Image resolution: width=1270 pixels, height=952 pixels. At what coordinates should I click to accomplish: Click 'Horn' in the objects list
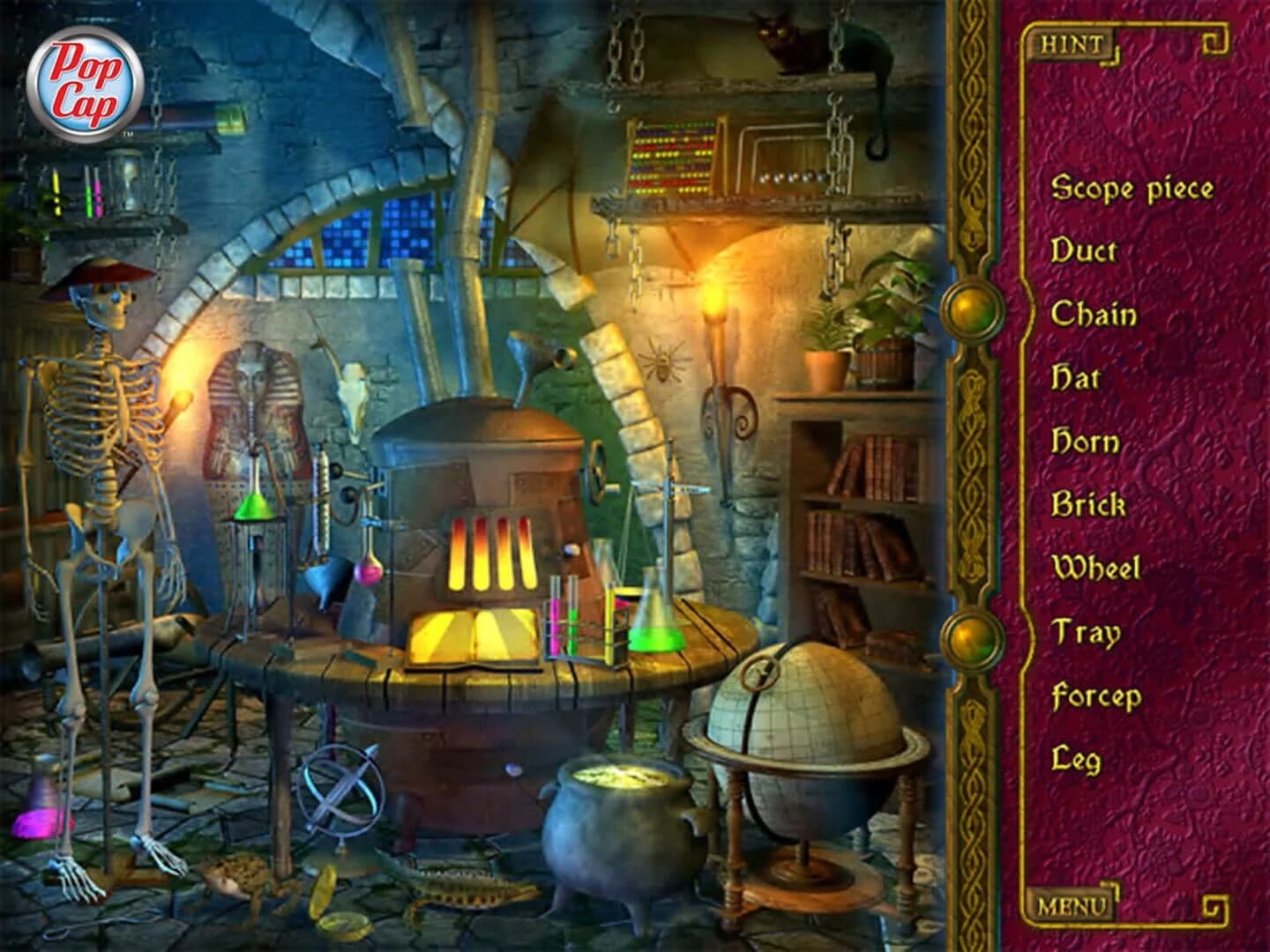tap(1087, 441)
